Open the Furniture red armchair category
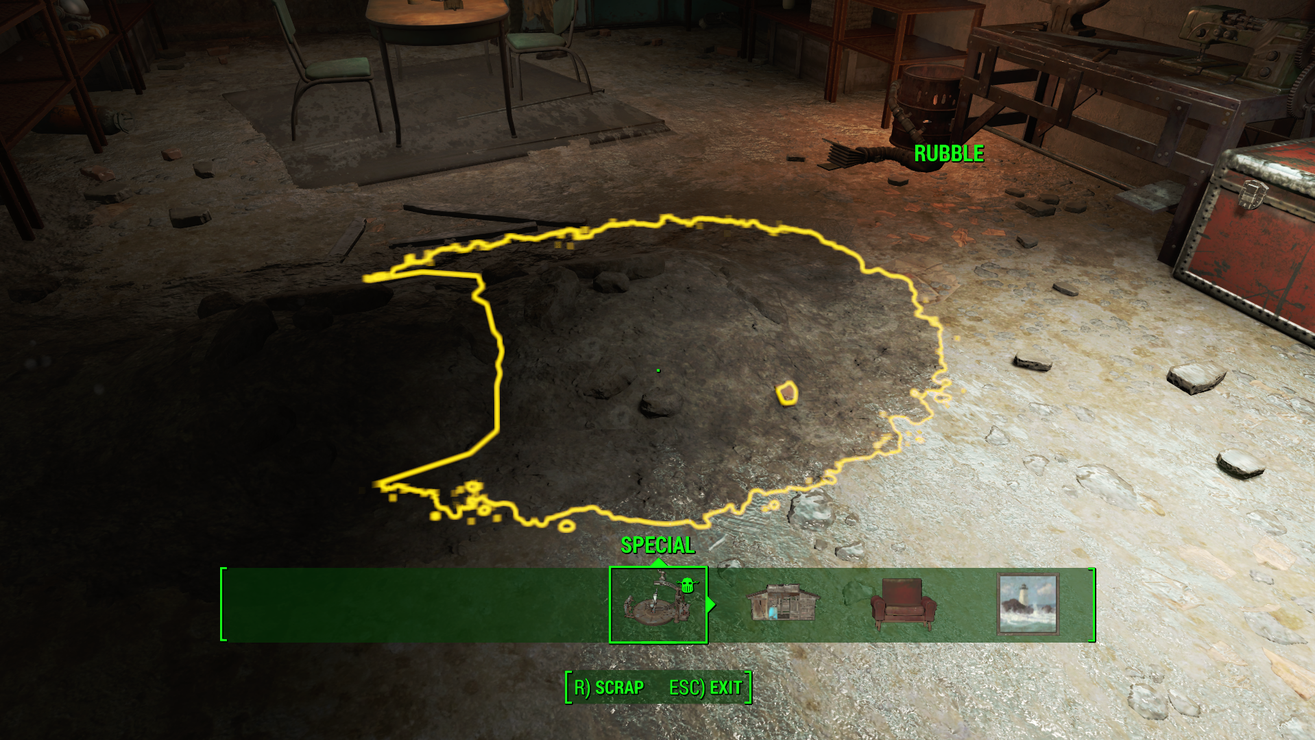Screen dimensions: 1315x740 click(903, 605)
